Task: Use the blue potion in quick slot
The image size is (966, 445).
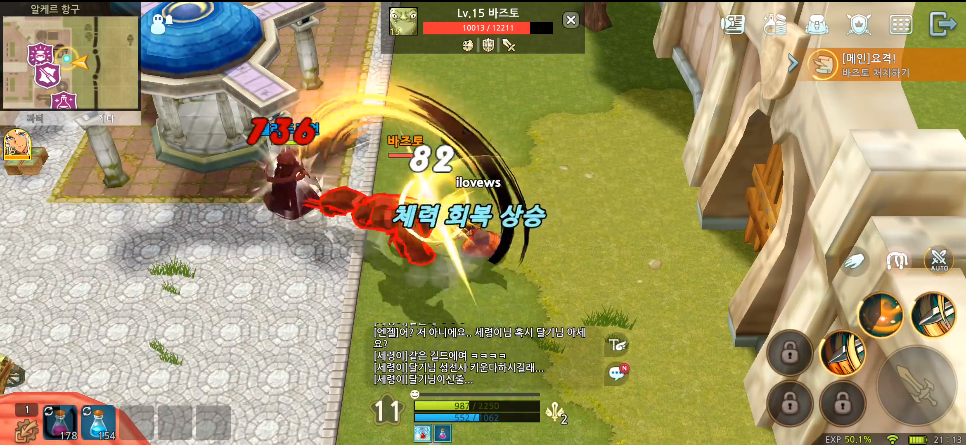Action: [99, 422]
